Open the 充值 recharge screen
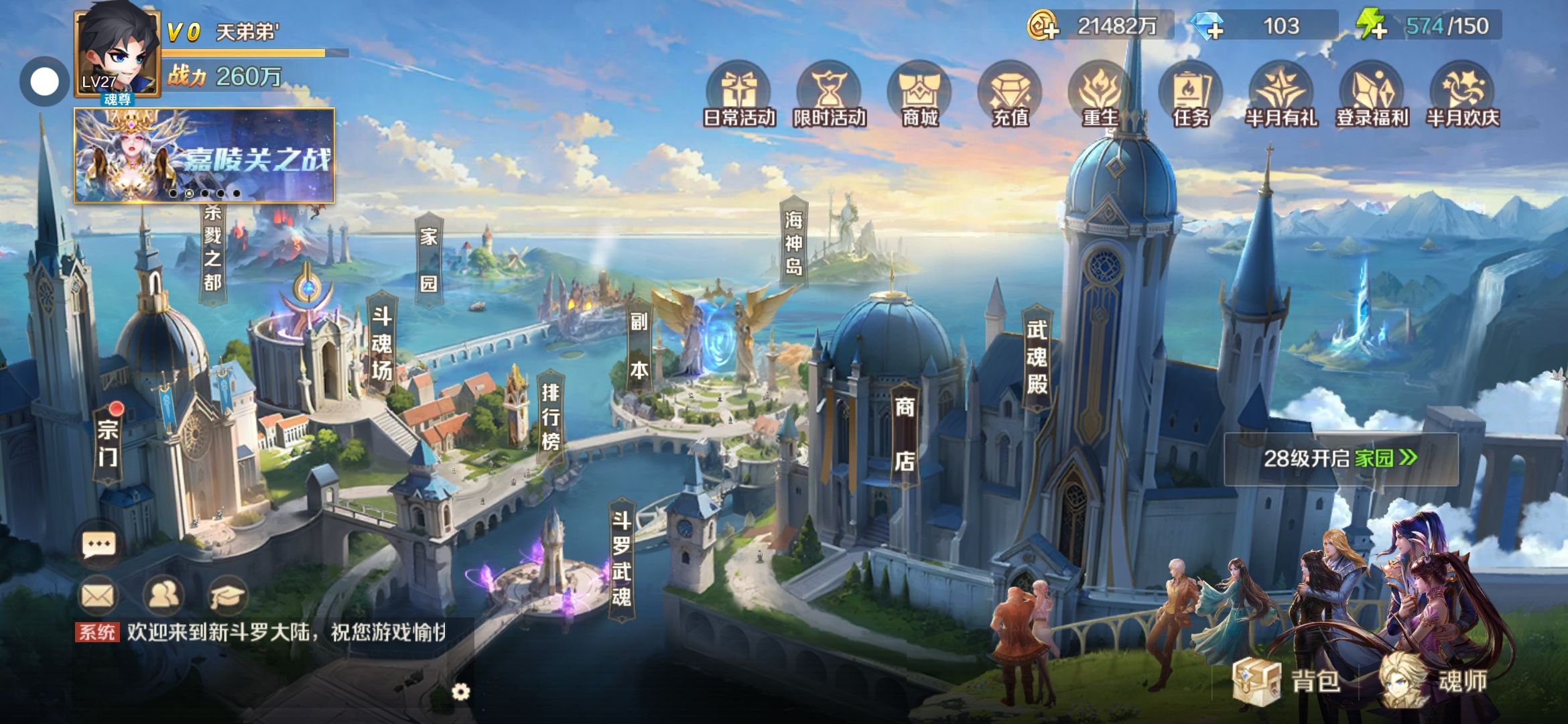This screenshot has width=1568, height=724. point(1010,95)
